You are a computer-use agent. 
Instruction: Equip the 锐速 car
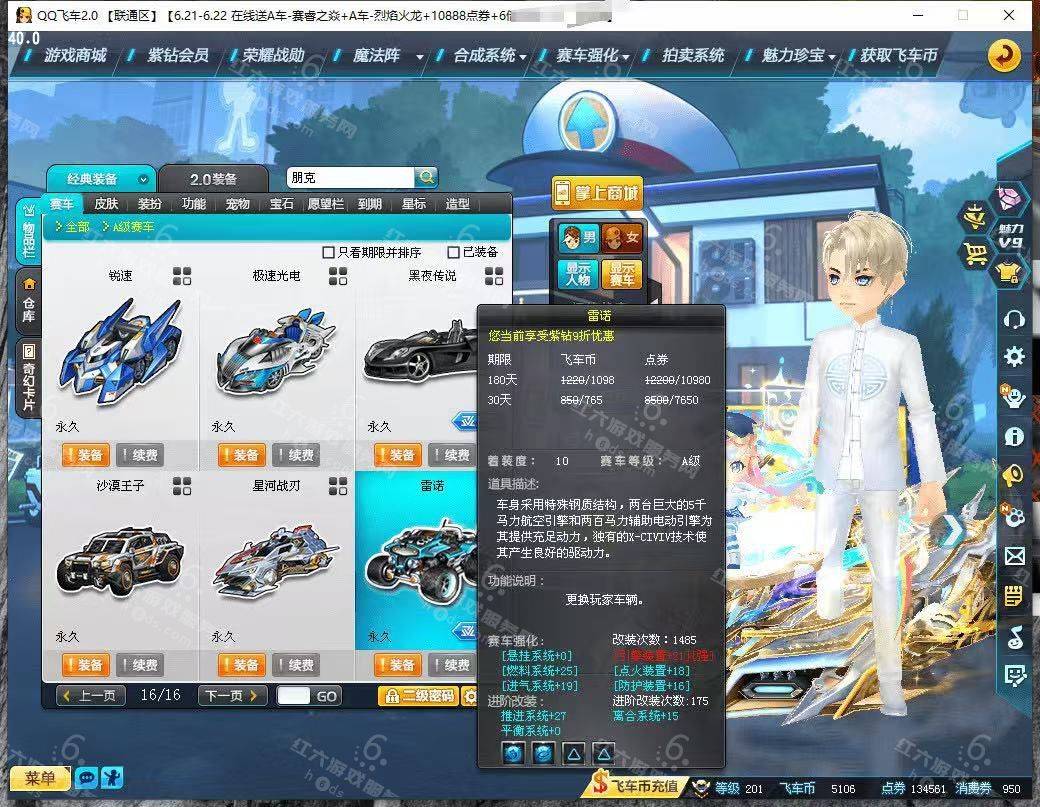pyautogui.click(x=84, y=455)
